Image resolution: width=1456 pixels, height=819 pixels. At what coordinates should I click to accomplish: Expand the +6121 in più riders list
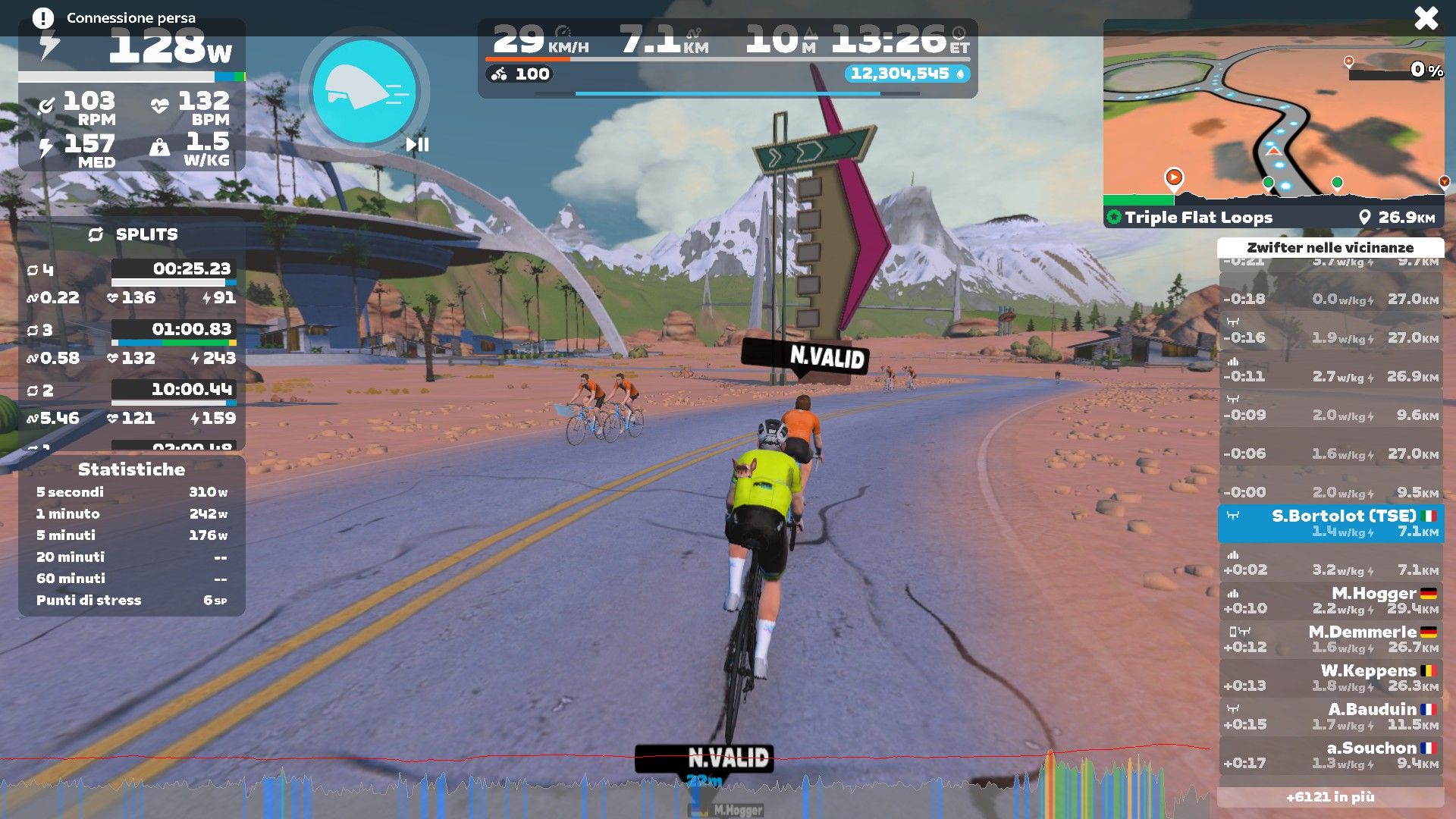(1330, 797)
